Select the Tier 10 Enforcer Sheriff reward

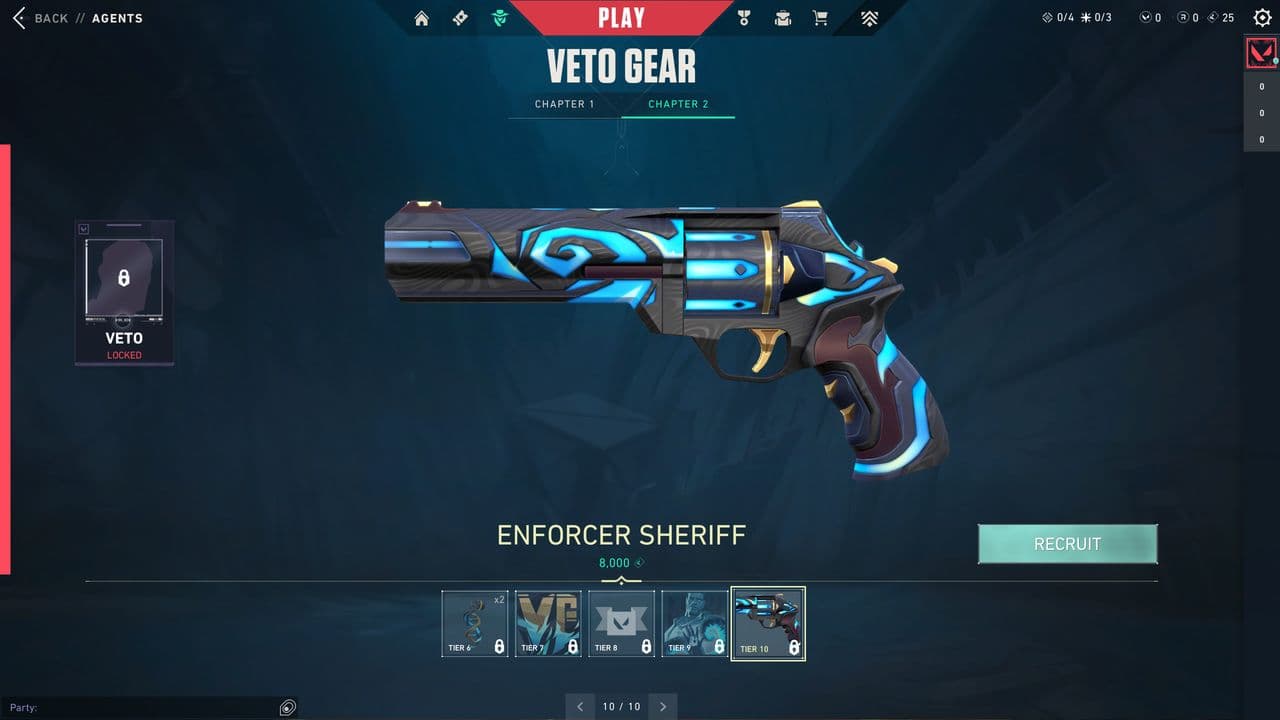[x=768, y=622]
